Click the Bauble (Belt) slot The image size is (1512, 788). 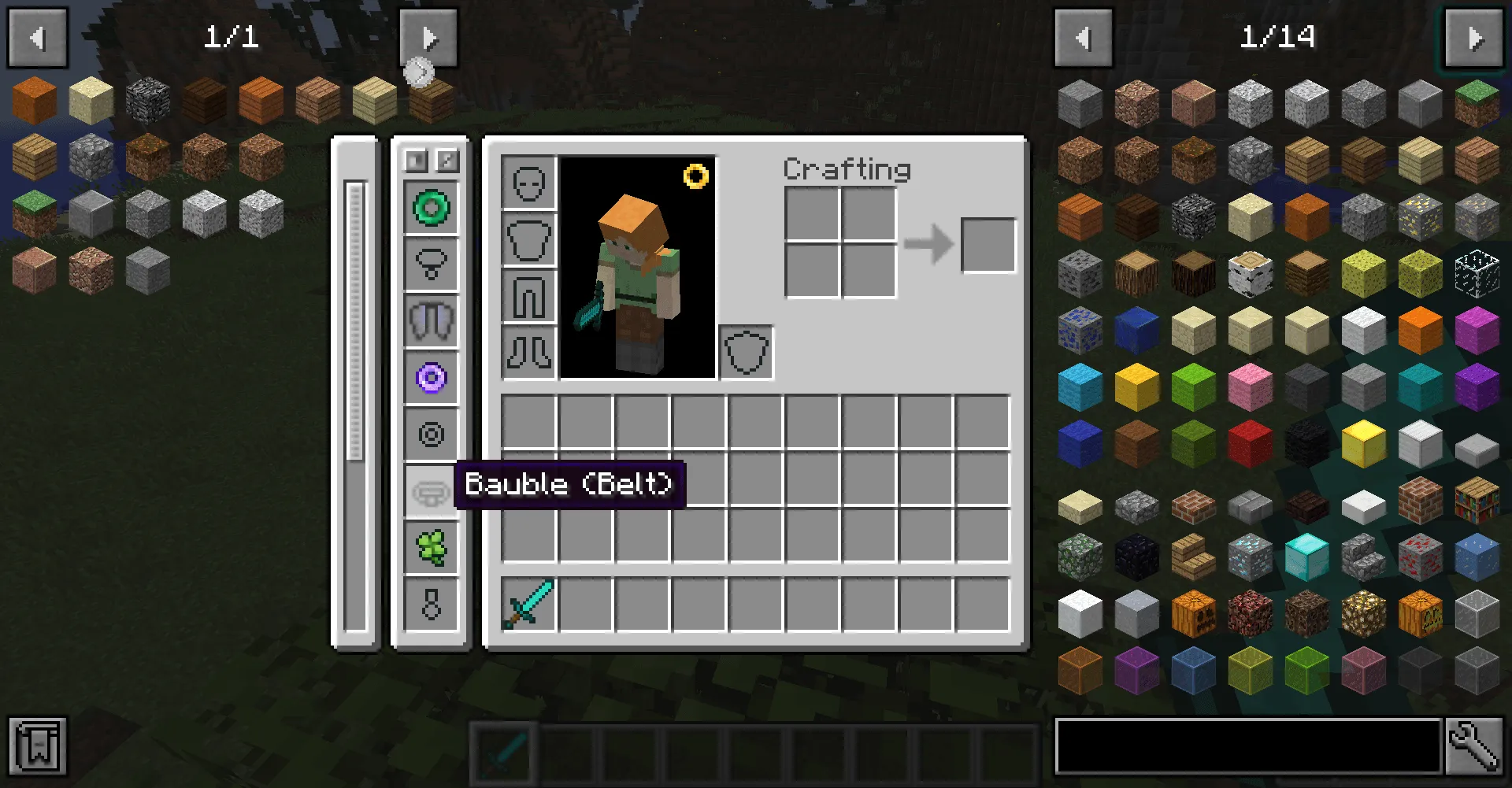tap(431, 491)
